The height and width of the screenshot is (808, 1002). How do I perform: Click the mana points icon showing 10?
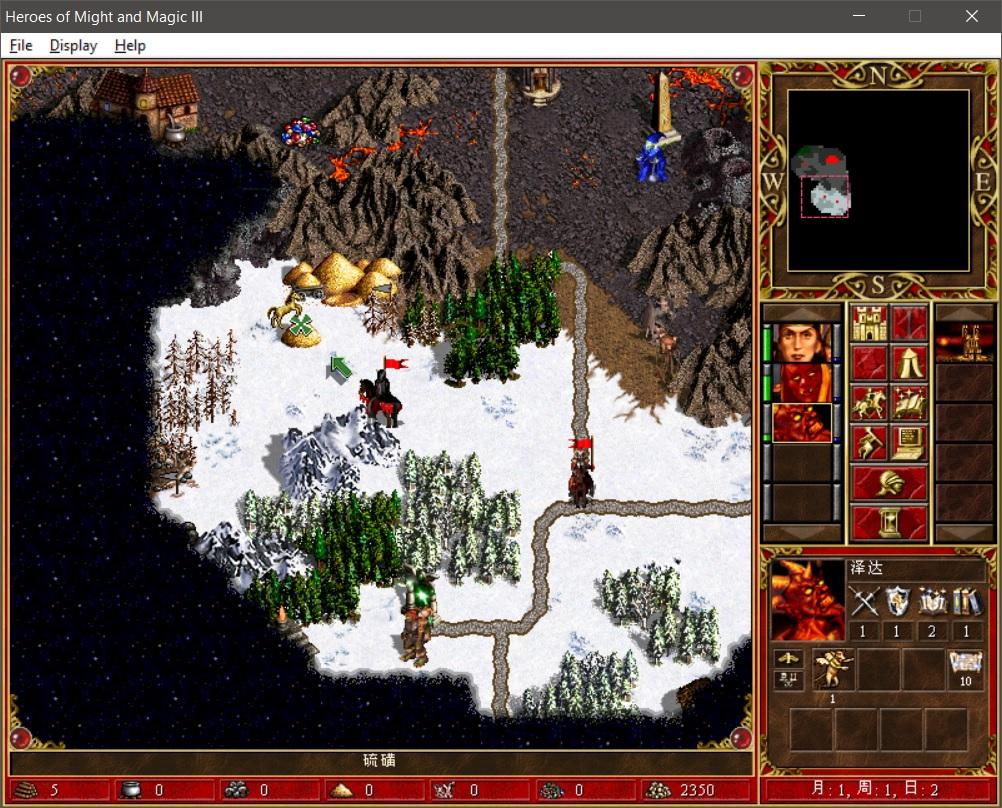[x=965, y=668]
